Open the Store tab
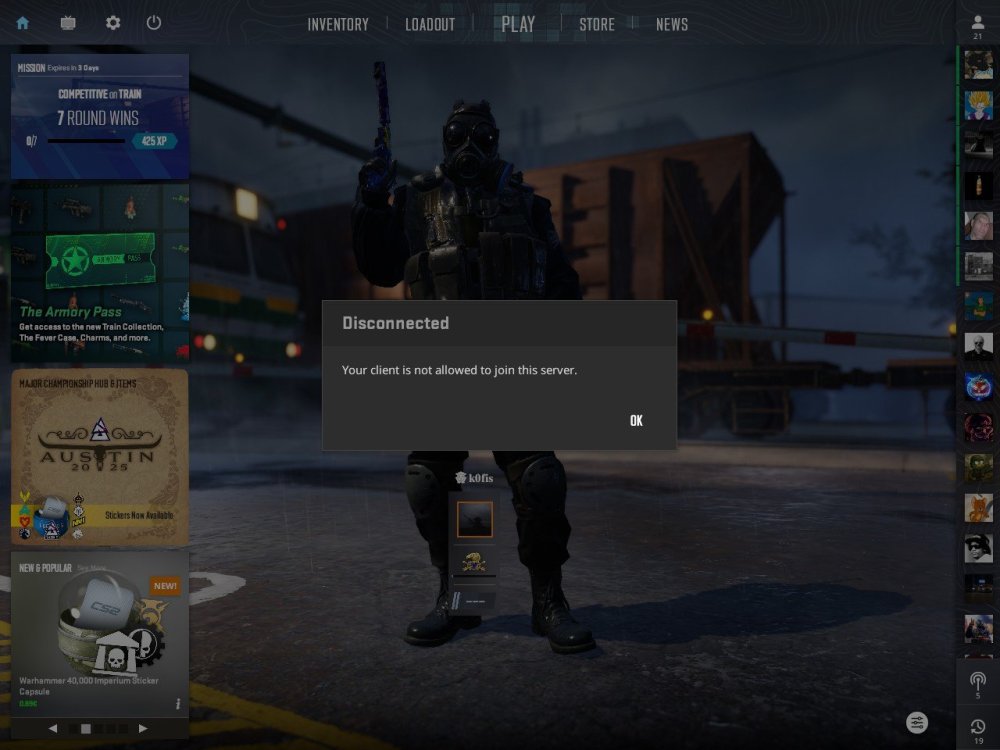Image resolution: width=1000 pixels, height=750 pixels. 597,25
